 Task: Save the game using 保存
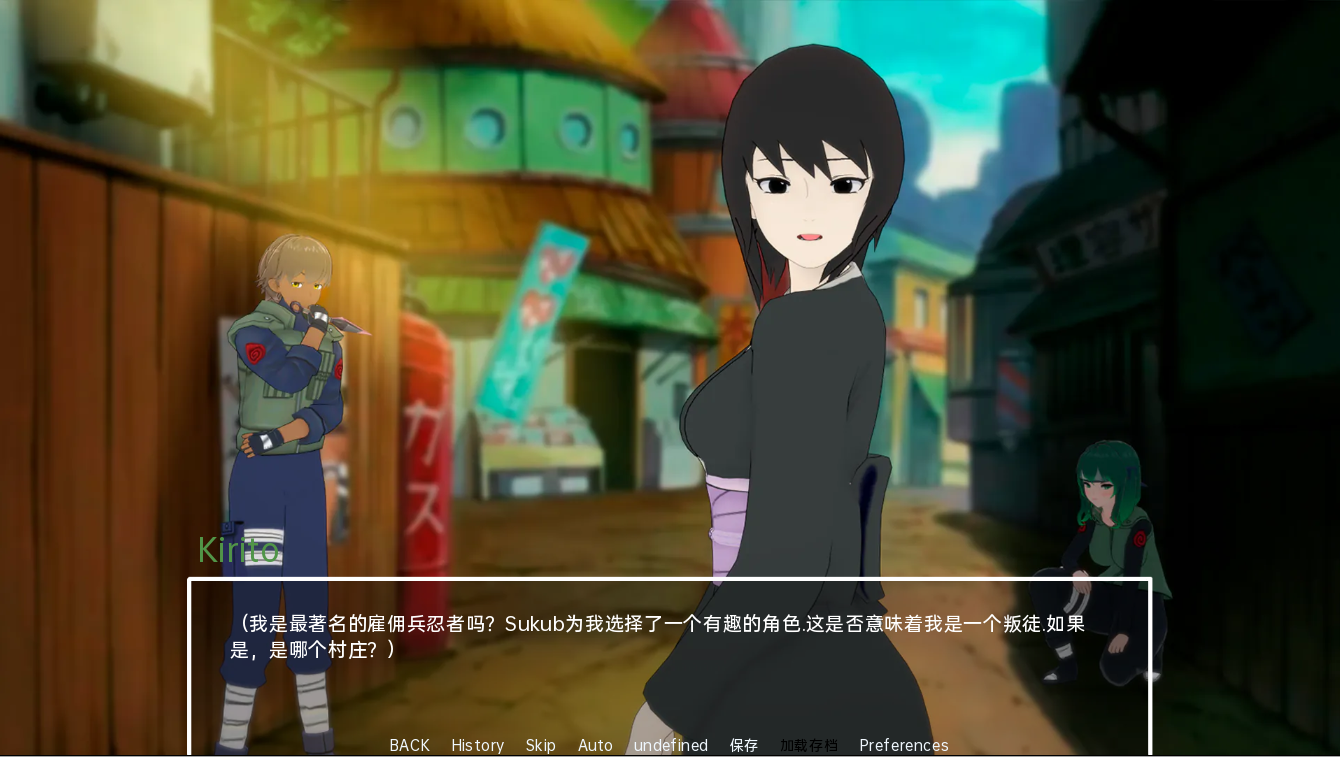point(744,745)
